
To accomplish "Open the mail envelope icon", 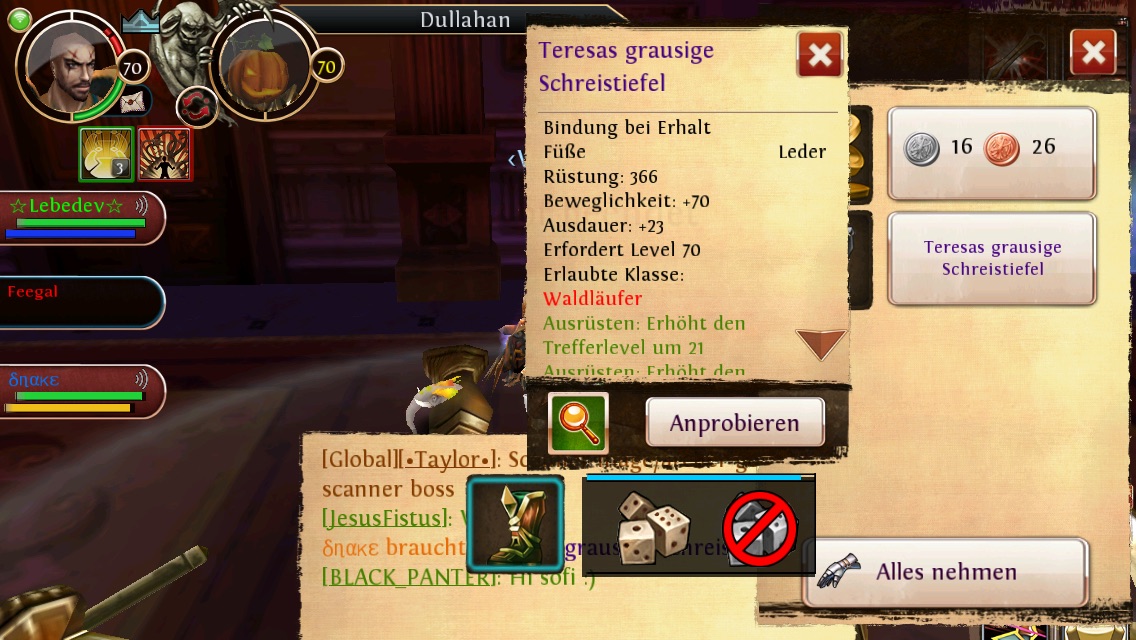I will click(133, 101).
